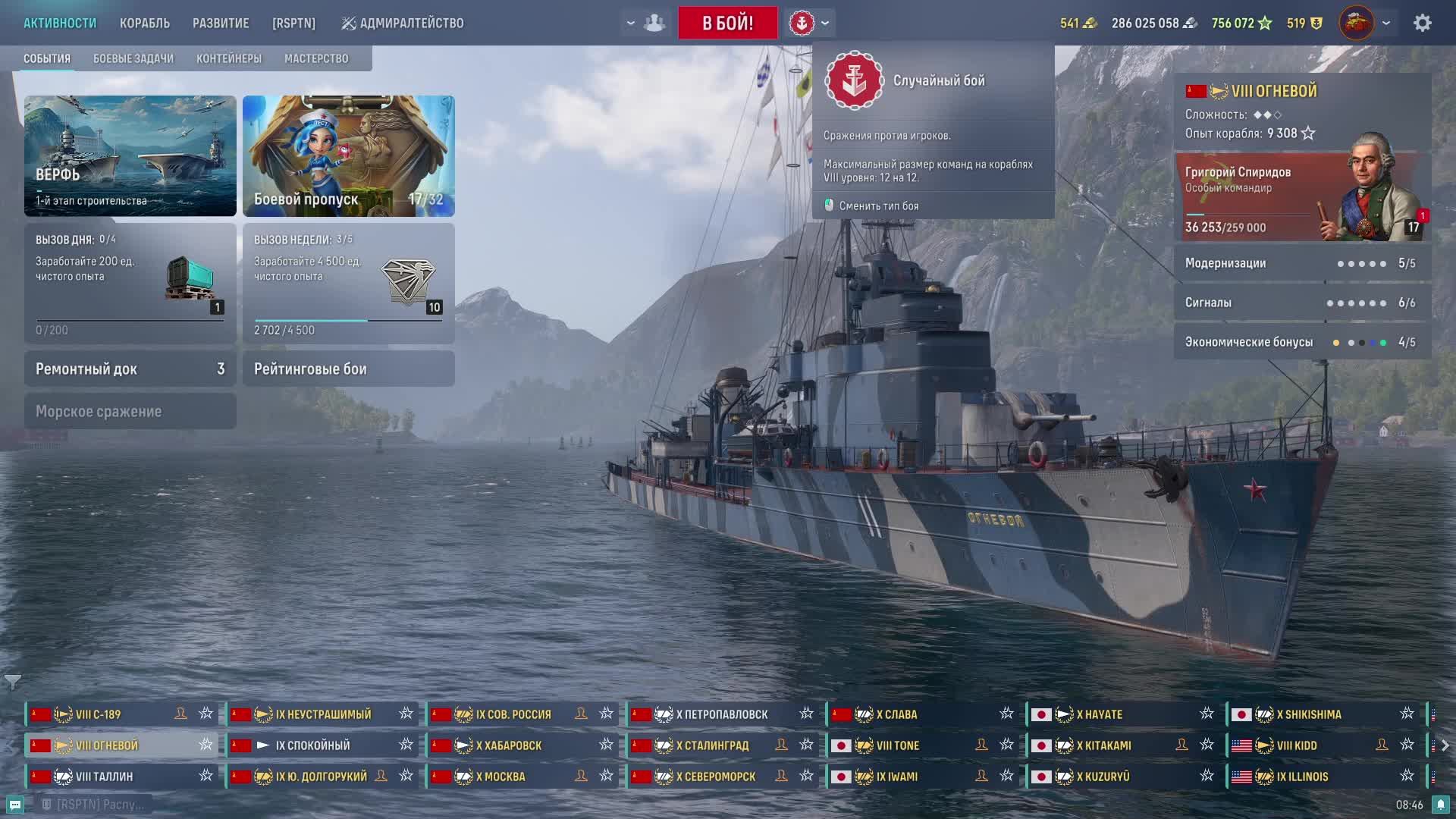
Task: Click Сменить тип боя to change battle type
Action: point(878,206)
